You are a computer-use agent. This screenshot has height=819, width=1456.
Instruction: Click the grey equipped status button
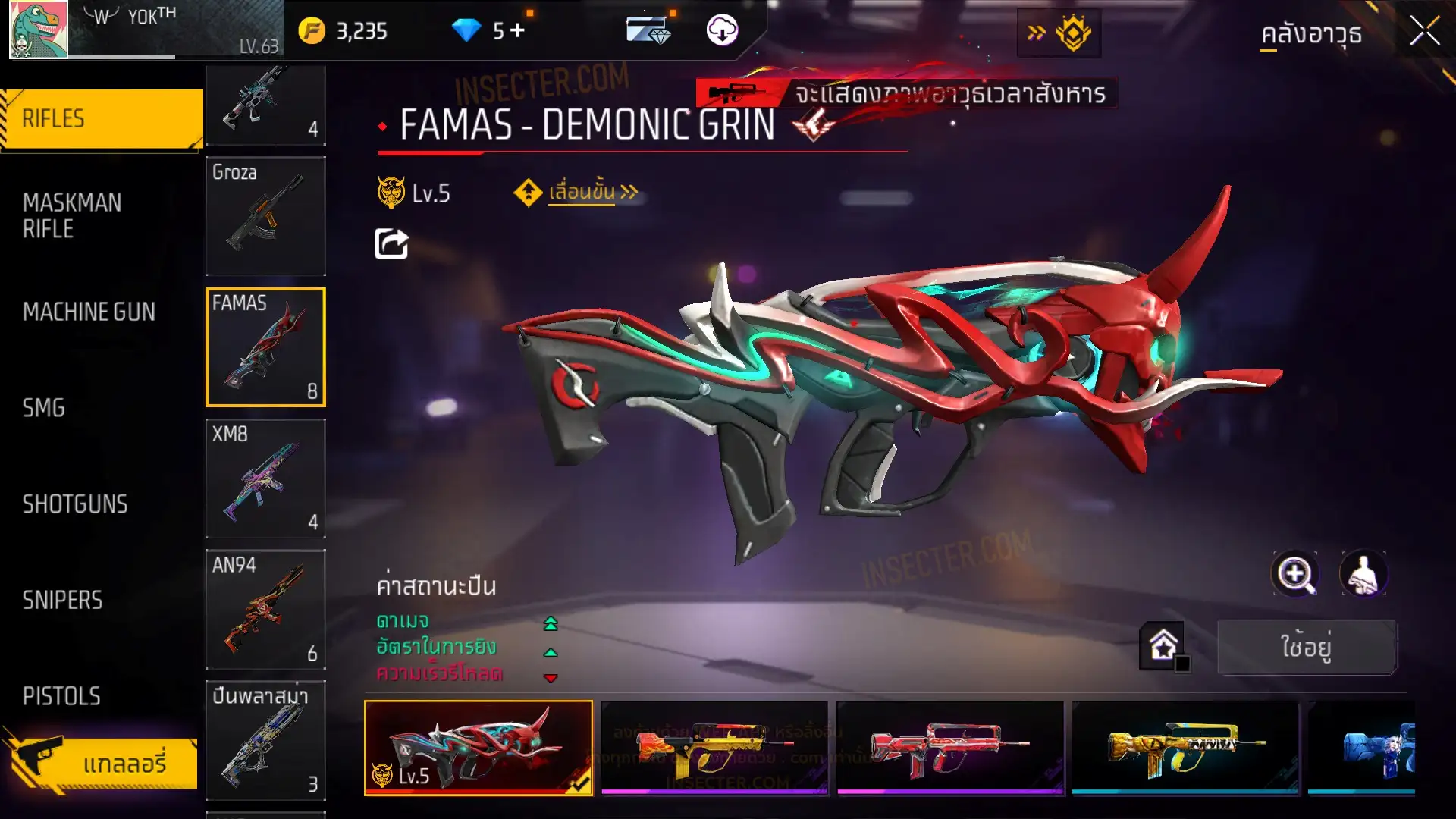pos(1307,647)
